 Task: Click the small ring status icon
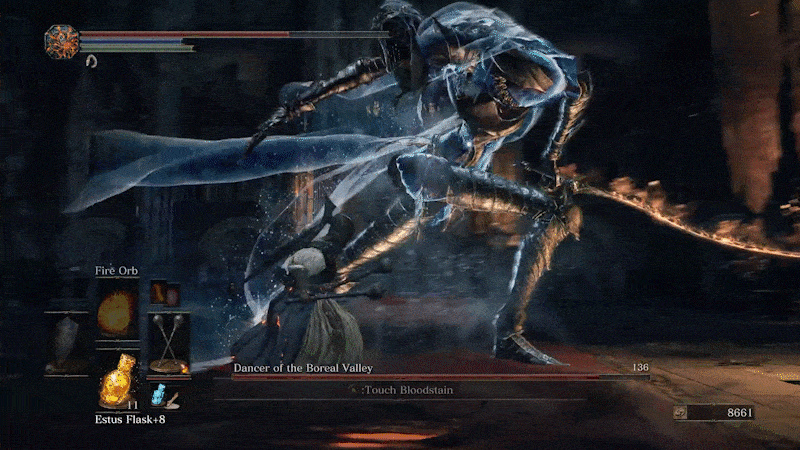pos(92,62)
